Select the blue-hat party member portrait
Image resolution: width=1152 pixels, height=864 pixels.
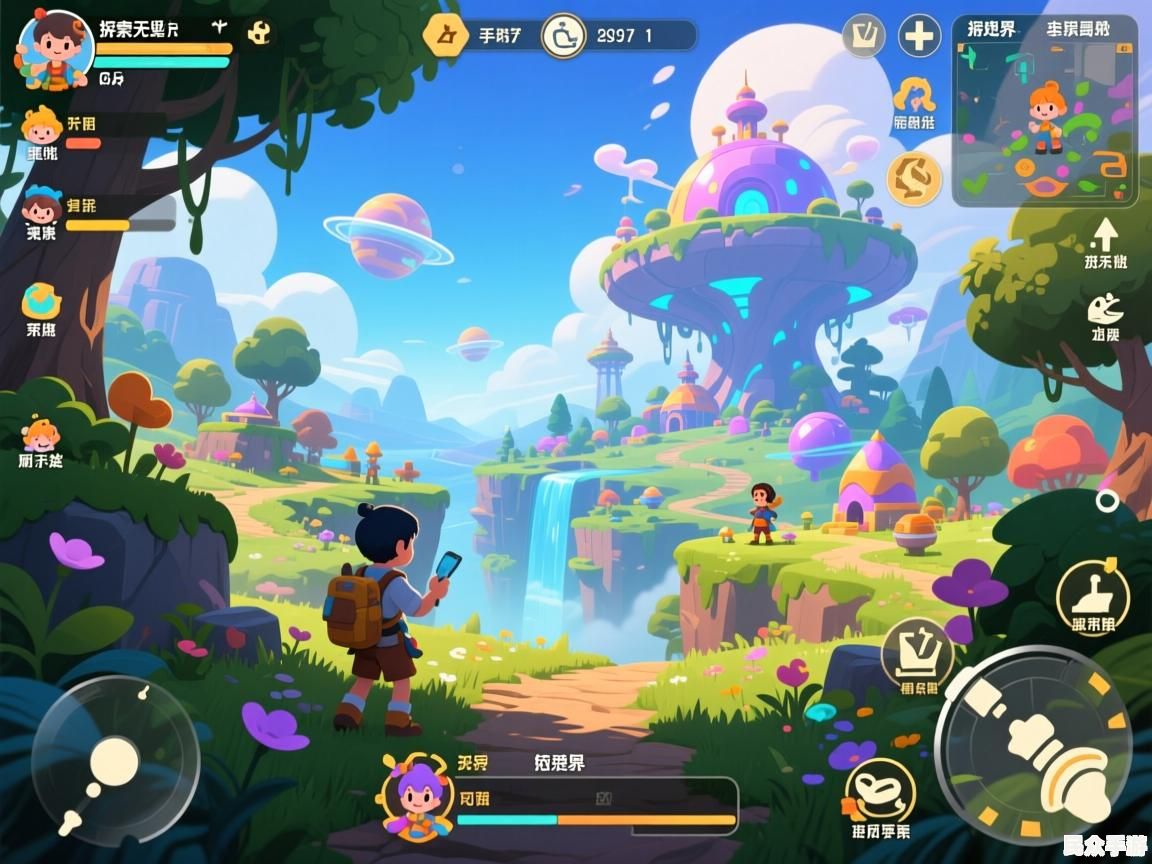tap(41, 208)
